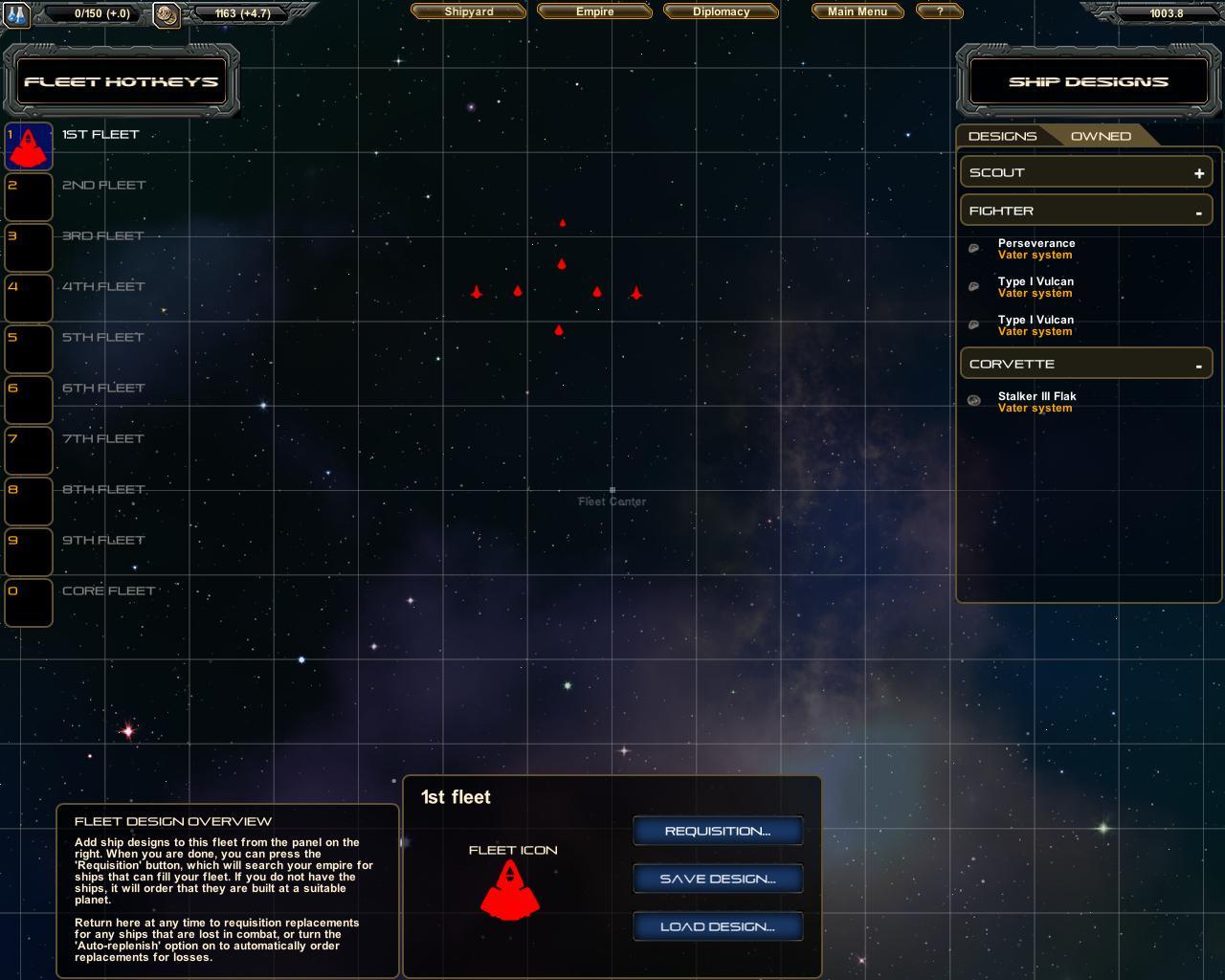Collapse the Fighter category
This screenshot has width=1225, height=980.
[1198, 212]
